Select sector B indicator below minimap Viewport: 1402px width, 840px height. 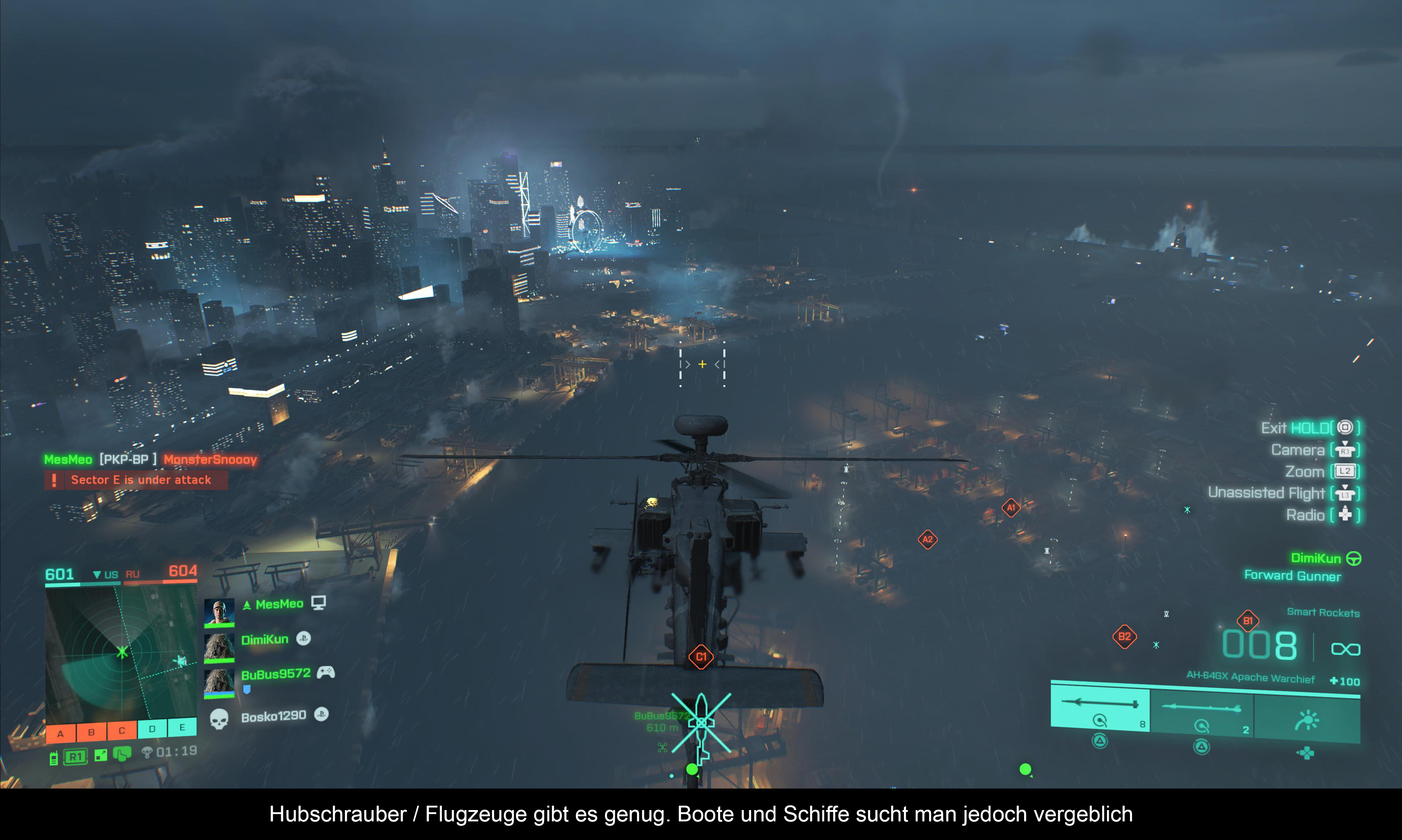point(91,732)
